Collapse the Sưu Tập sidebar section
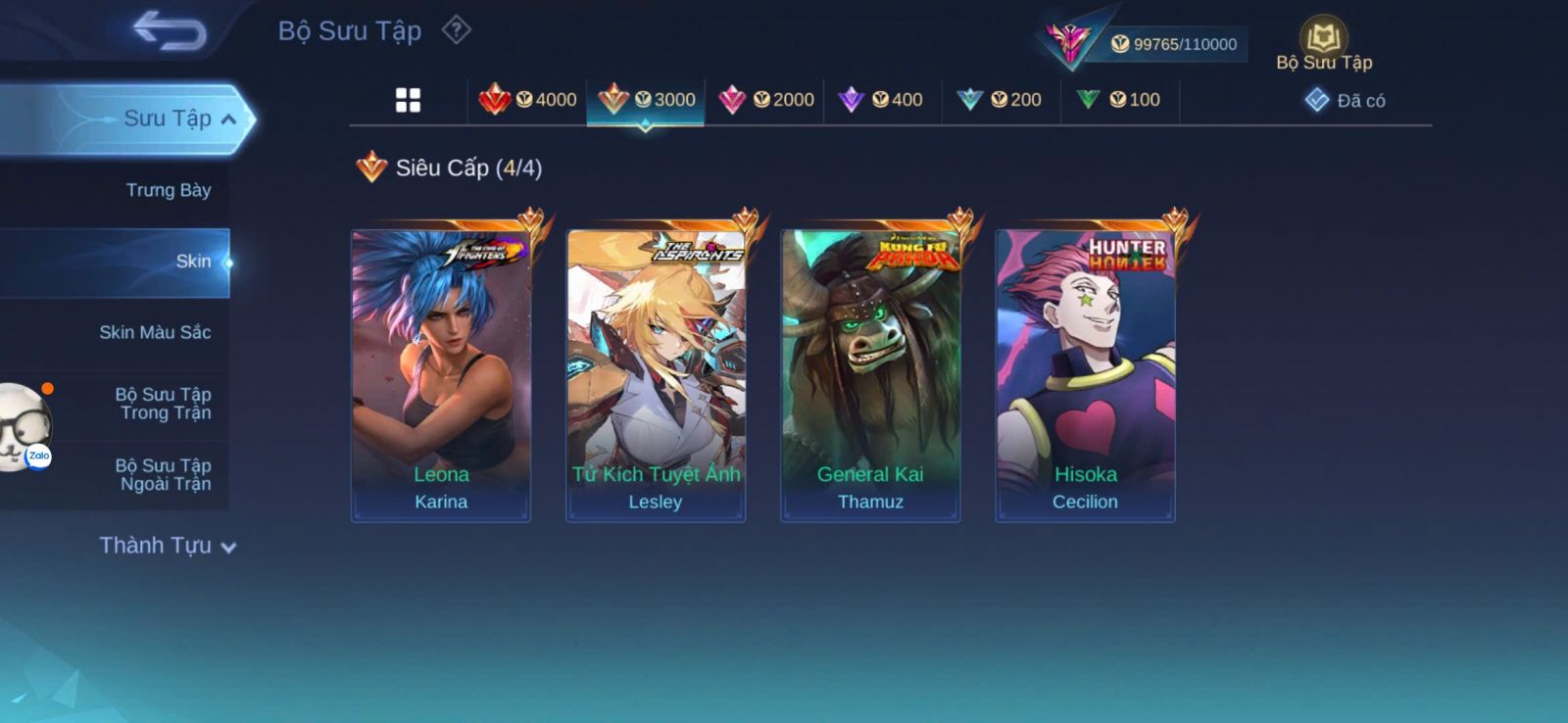 tap(228, 120)
